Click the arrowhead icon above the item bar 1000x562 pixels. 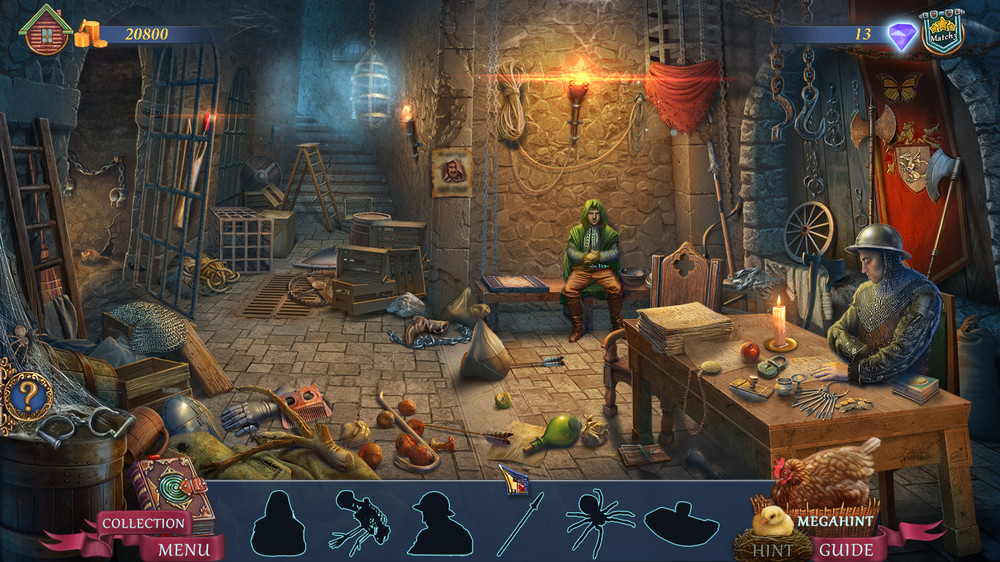pyautogui.click(x=513, y=479)
